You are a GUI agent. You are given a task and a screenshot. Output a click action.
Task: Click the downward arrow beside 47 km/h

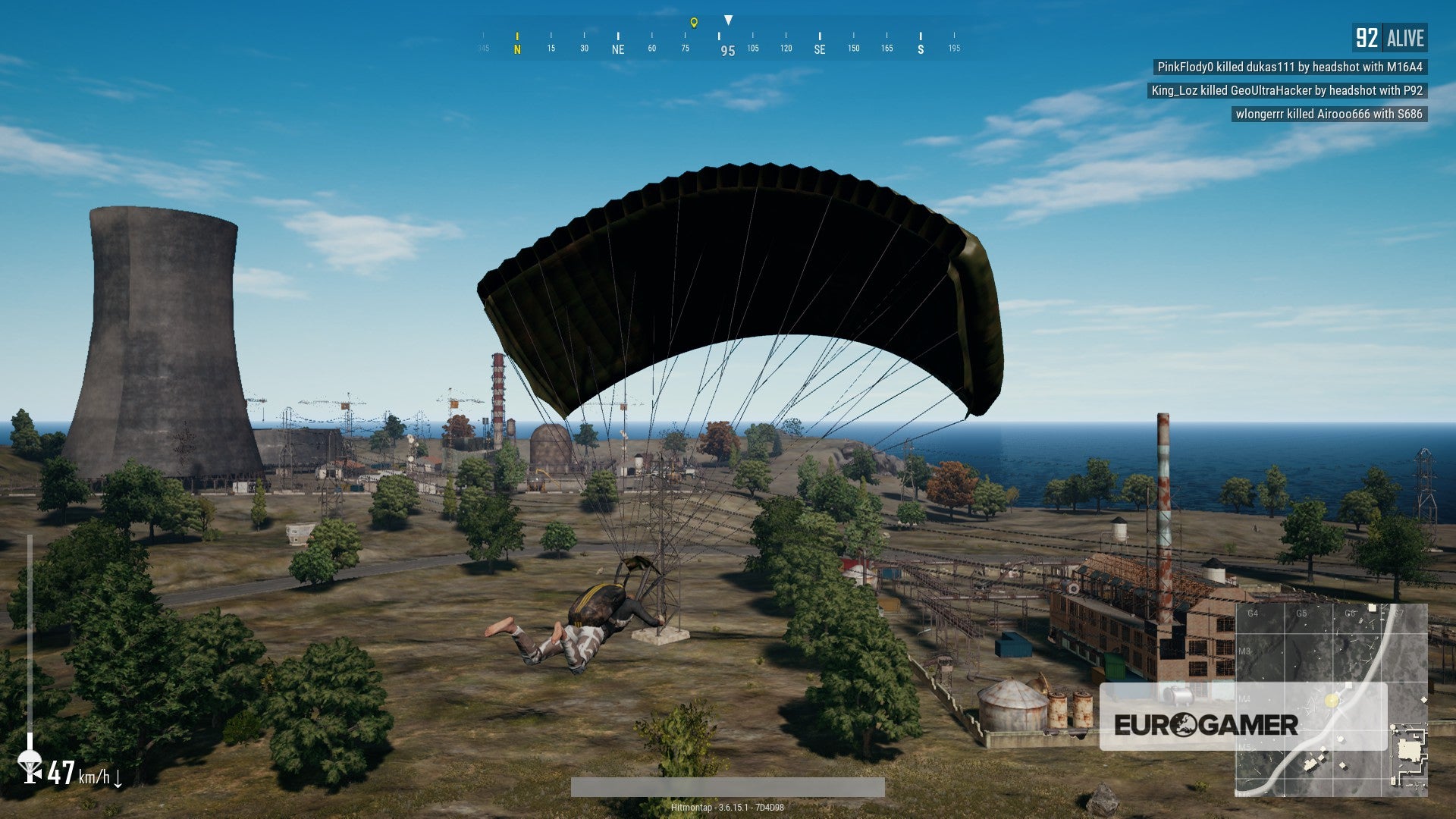119,779
